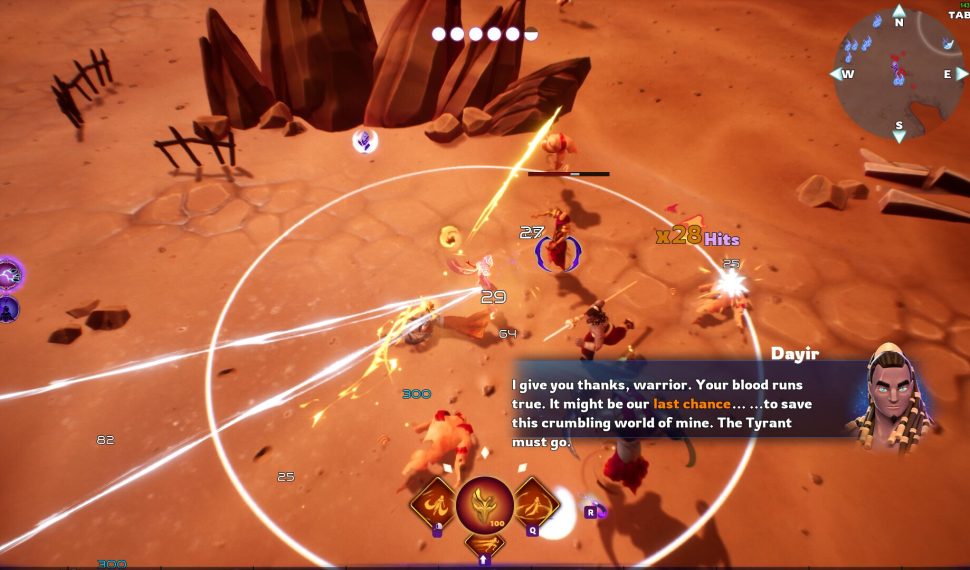Trigger the spinning whirl ability icon

coord(536,502)
